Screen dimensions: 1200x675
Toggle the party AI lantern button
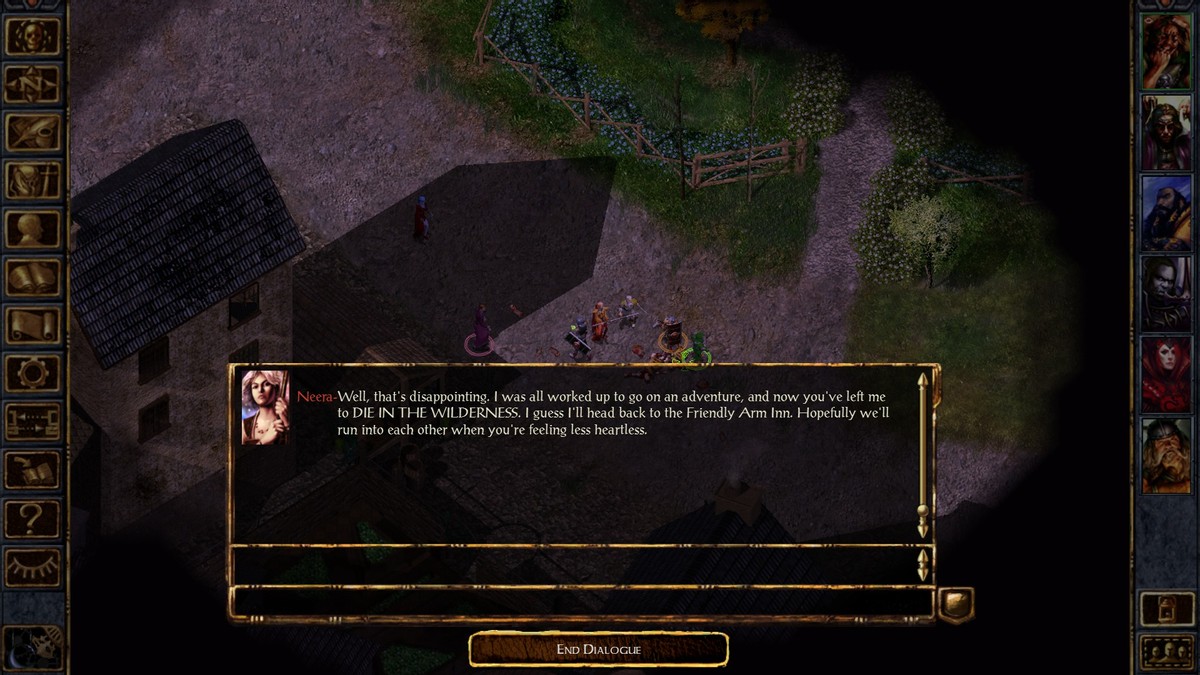[x=1166, y=608]
